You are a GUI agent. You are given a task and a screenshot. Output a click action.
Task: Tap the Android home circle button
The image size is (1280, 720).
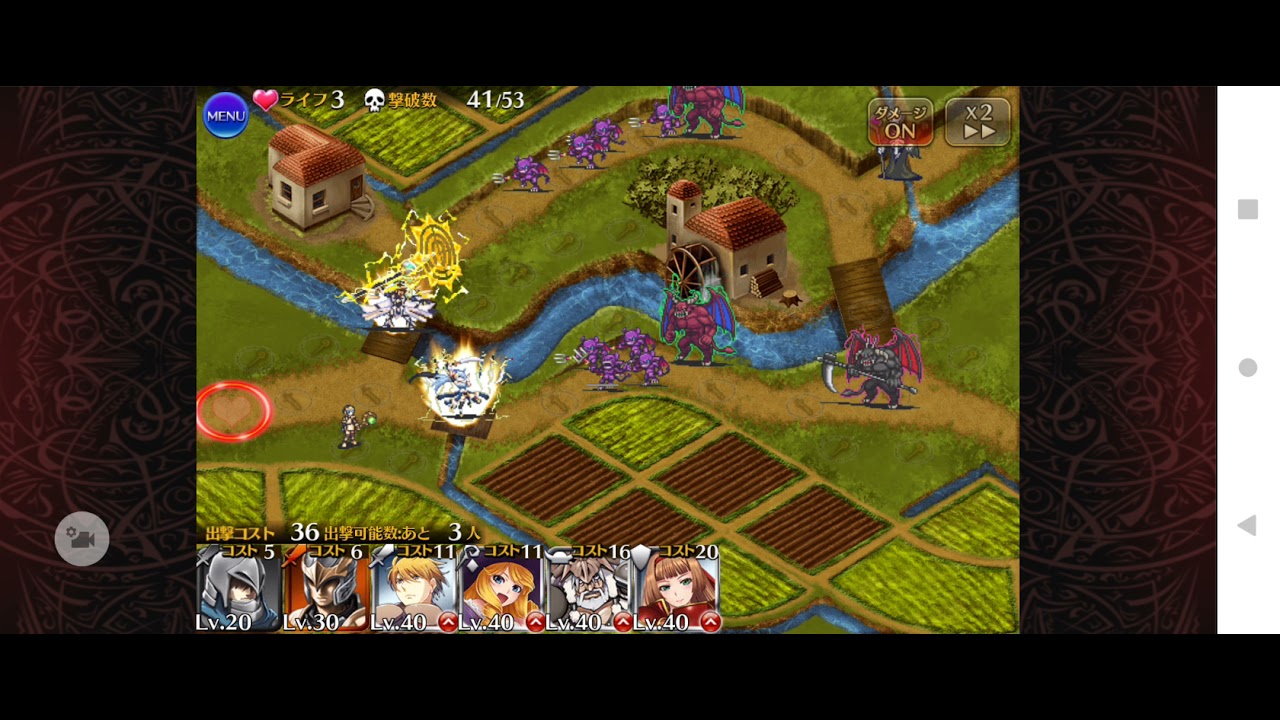pos(1247,368)
